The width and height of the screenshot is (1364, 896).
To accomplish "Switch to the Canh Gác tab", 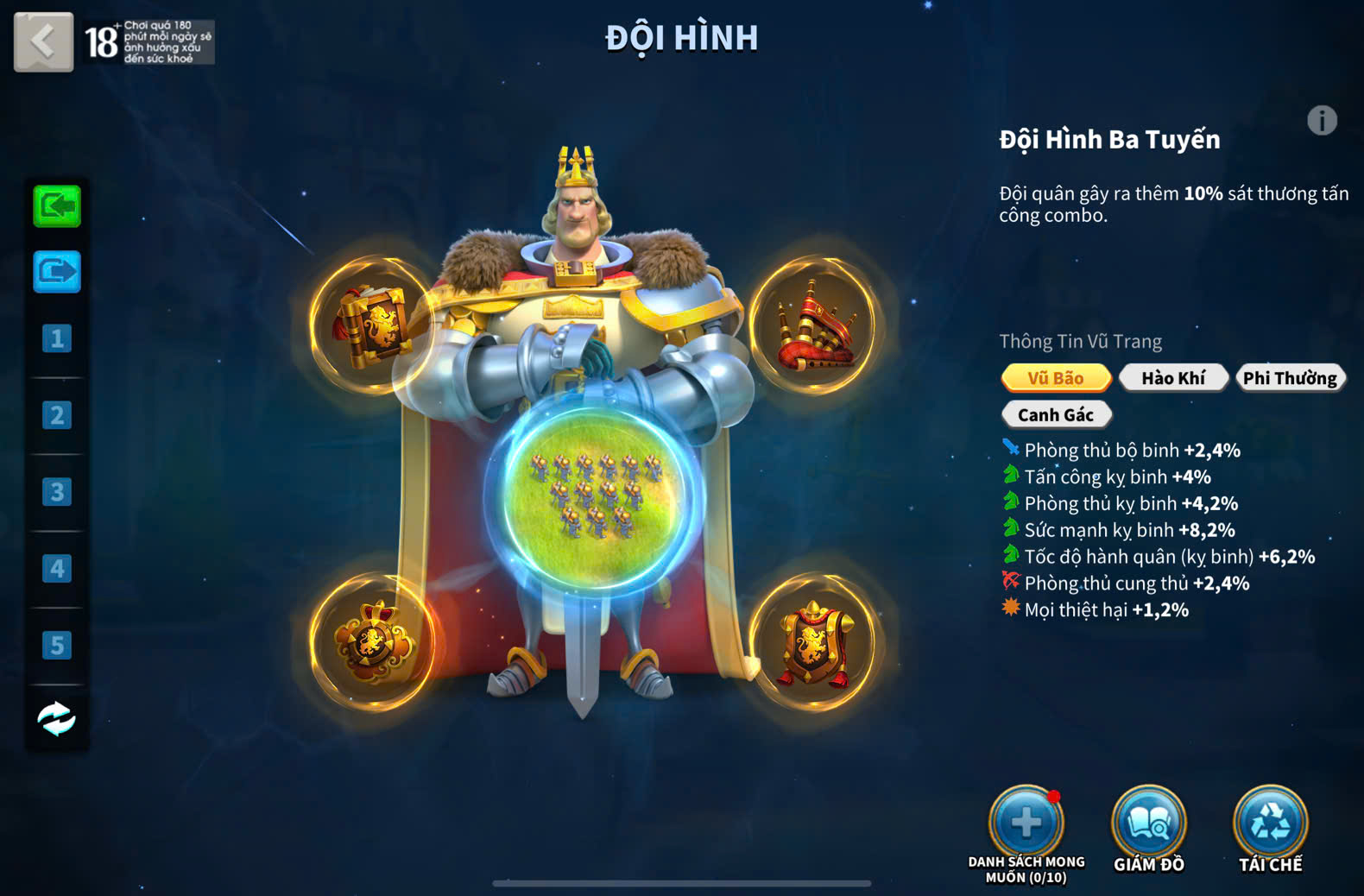I will point(1055,415).
